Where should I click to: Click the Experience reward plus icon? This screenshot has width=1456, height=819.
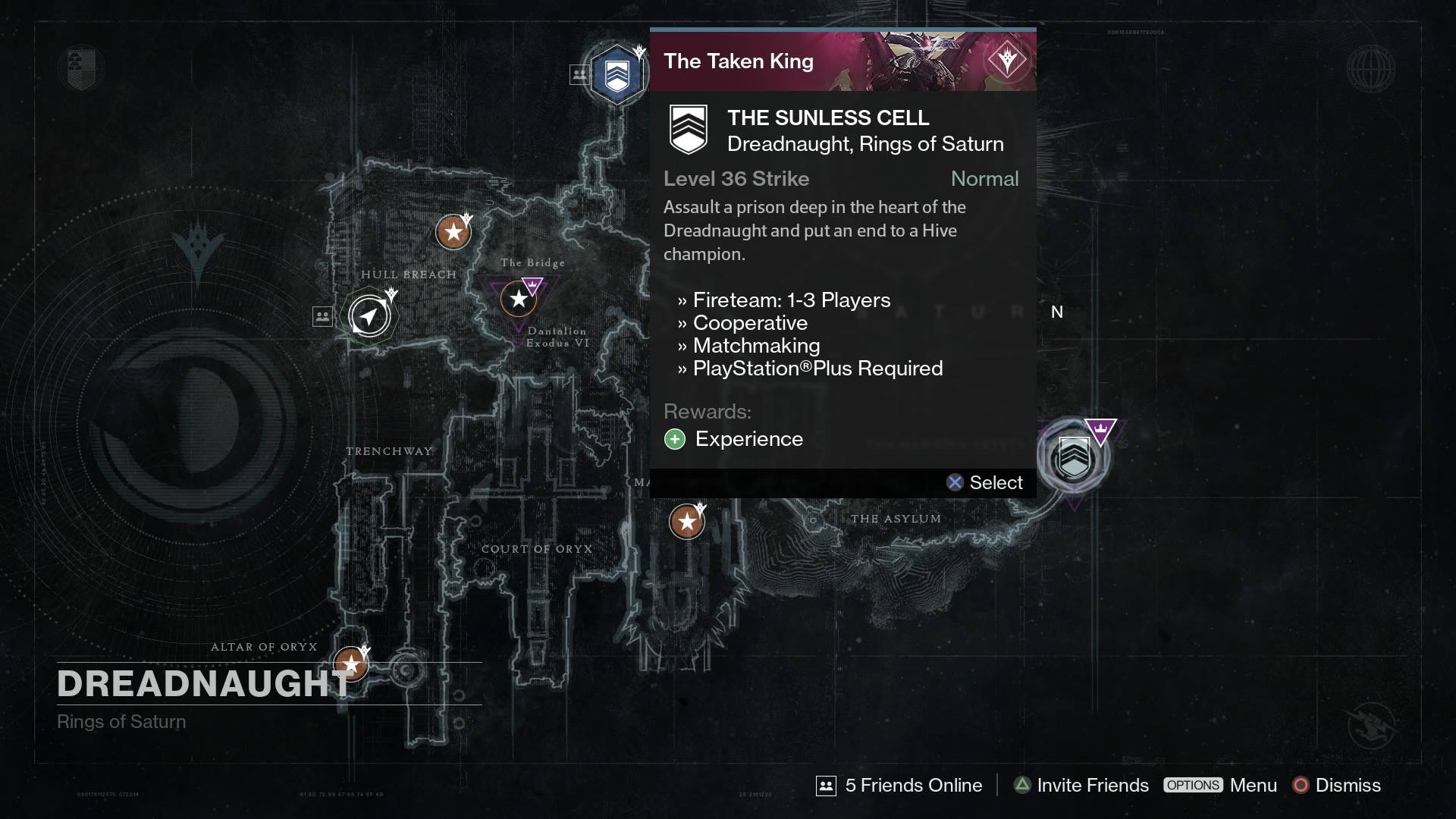click(675, 439)
